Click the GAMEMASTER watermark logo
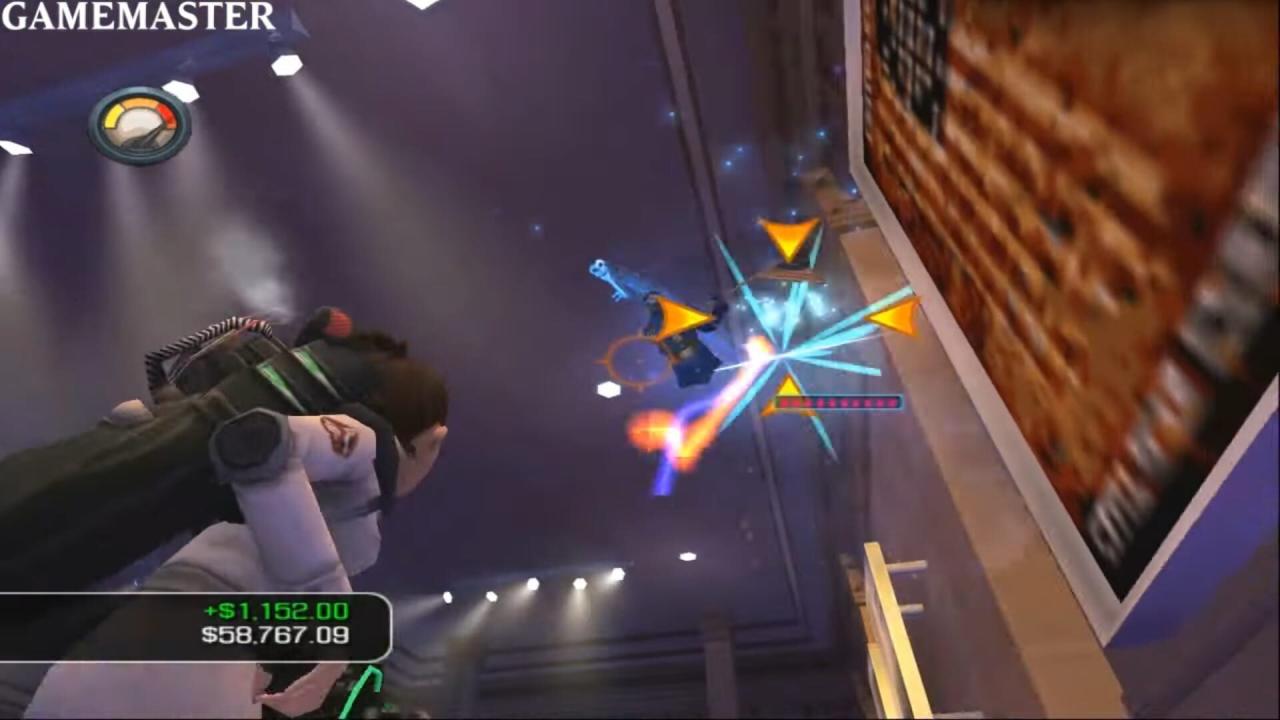The width and height of the screenshot is (1280, 720). (138, 16)
